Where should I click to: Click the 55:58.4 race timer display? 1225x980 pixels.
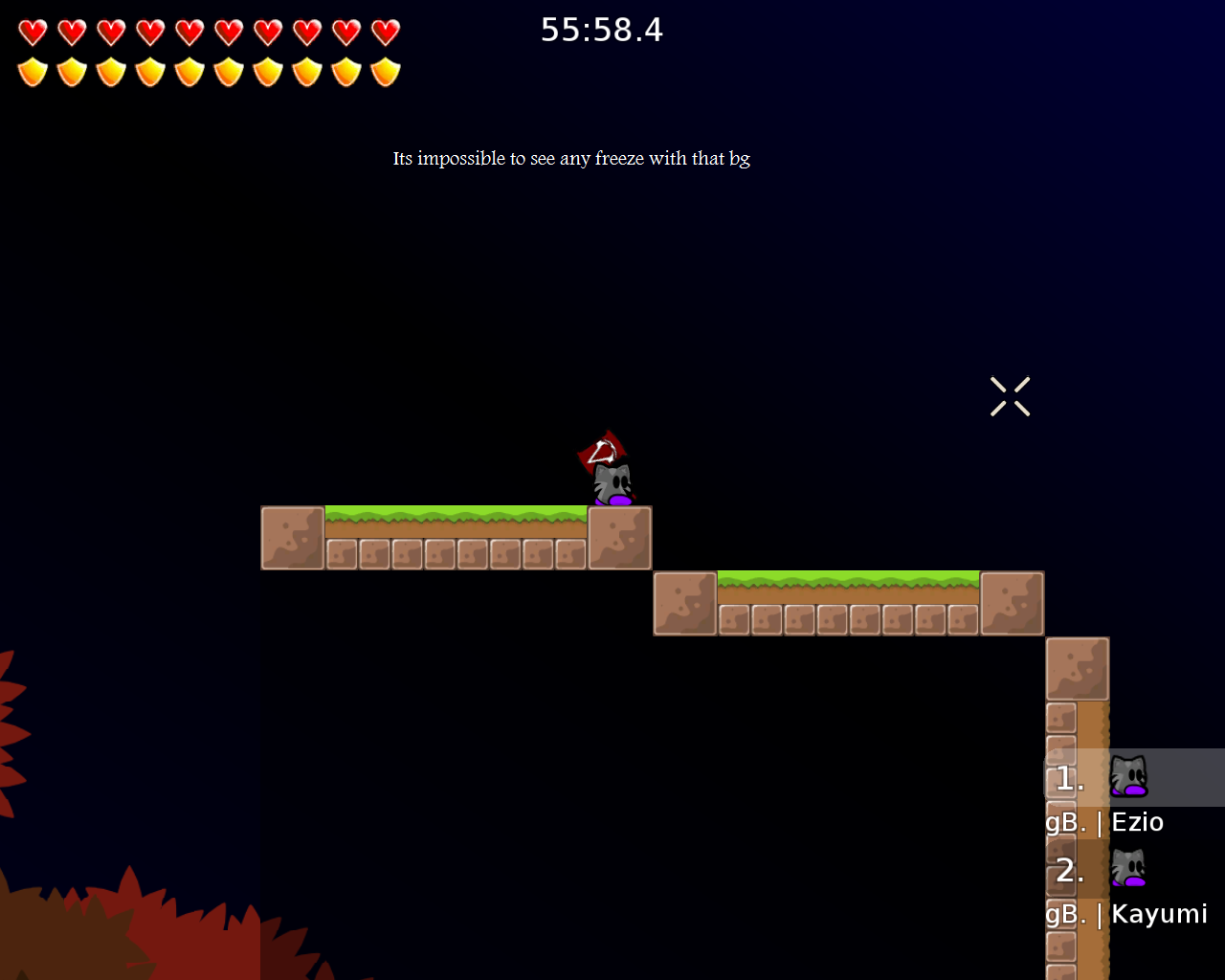point(601,30)
